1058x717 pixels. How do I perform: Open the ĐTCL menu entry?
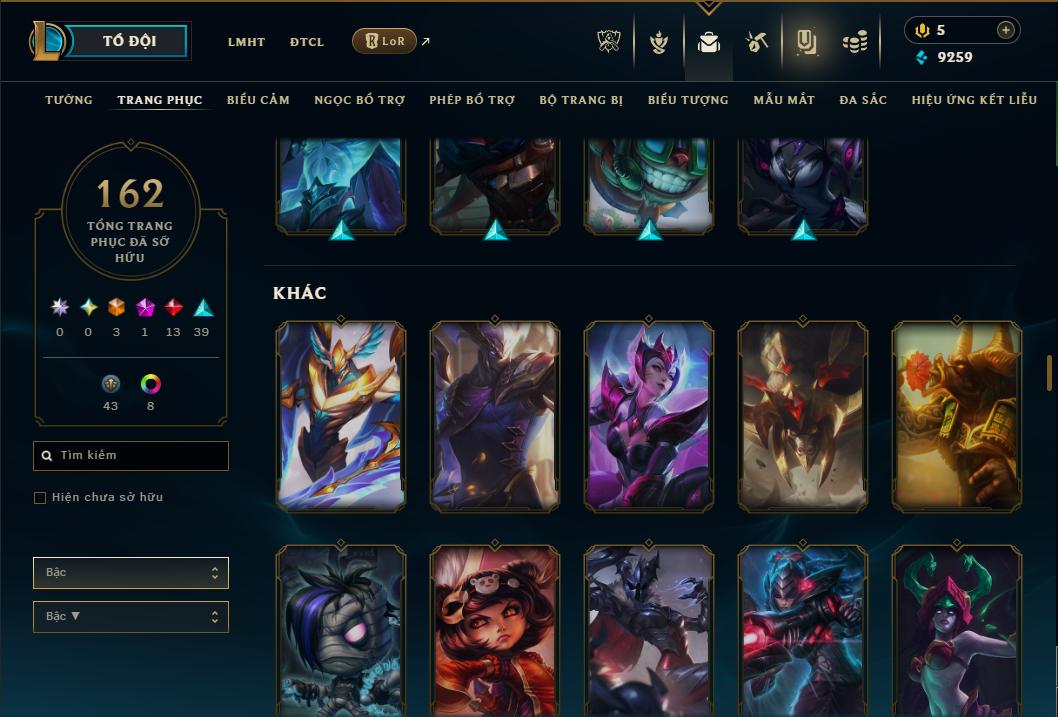point(307,42)
